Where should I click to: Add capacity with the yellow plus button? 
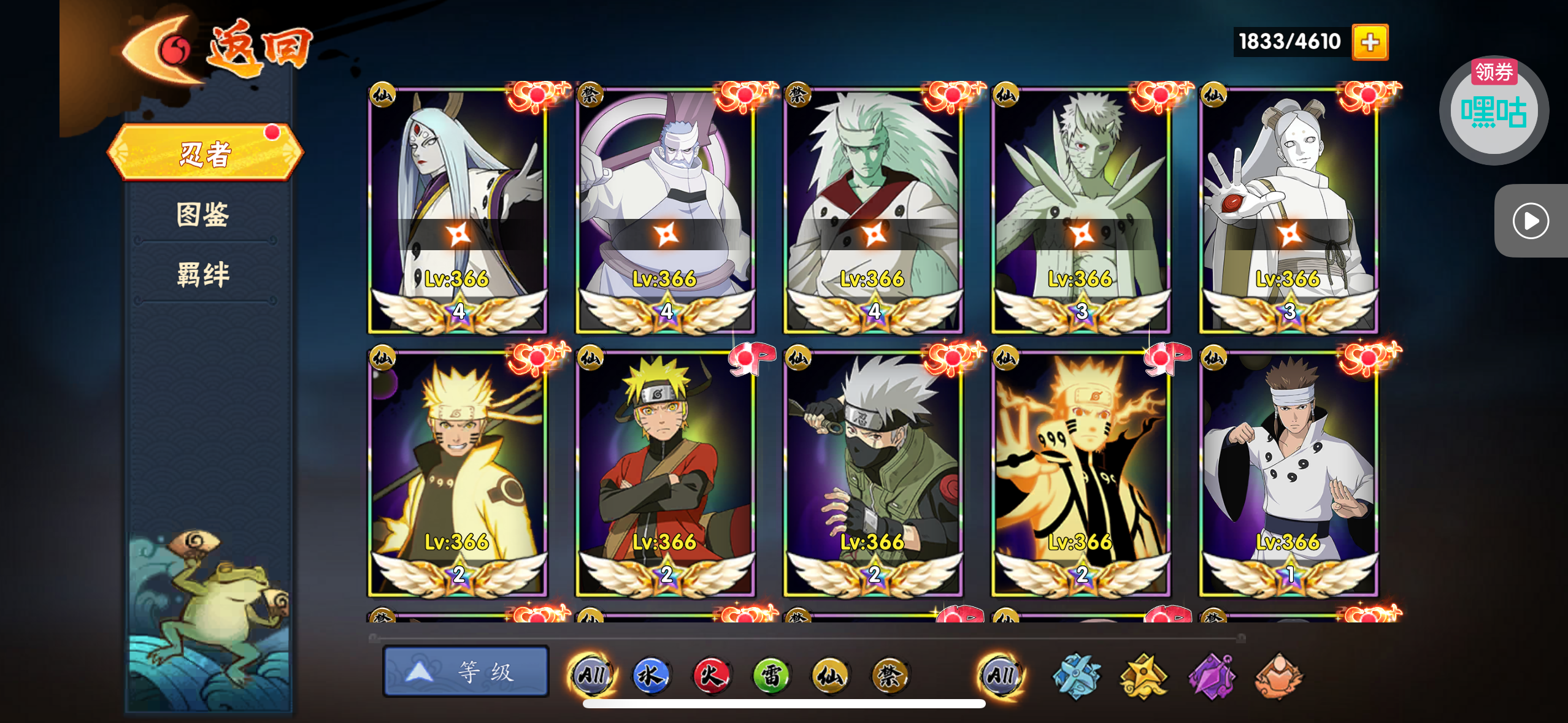tap(1370, 42)
